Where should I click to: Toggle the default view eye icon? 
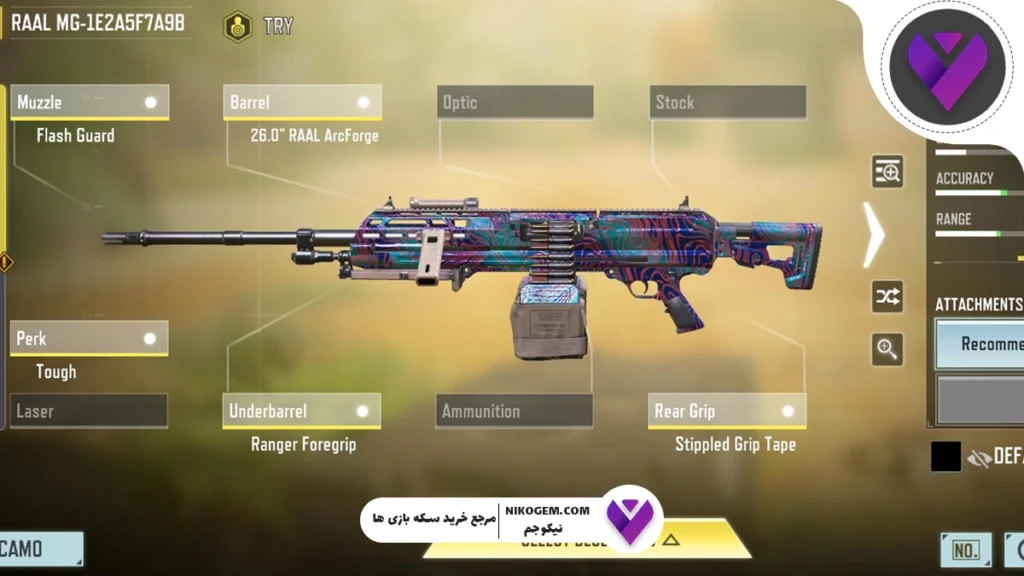point(978,458)
